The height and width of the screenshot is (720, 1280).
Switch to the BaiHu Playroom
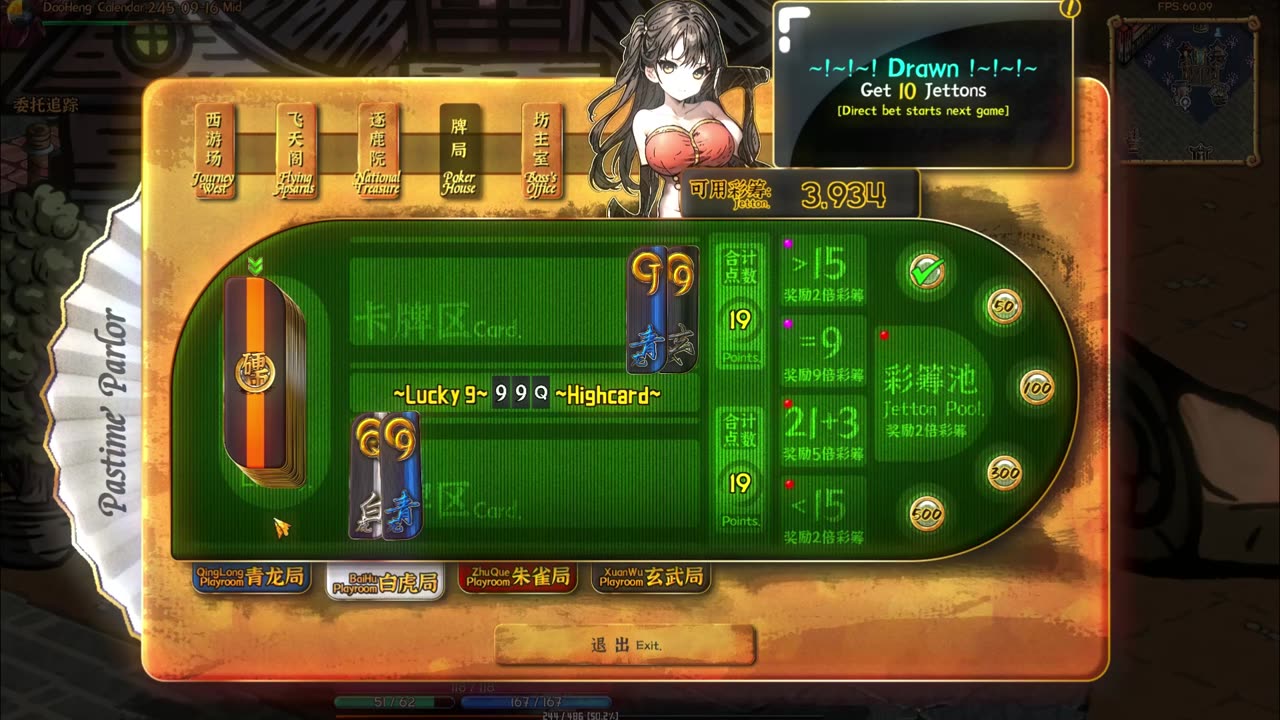click(x=387, y=582)
